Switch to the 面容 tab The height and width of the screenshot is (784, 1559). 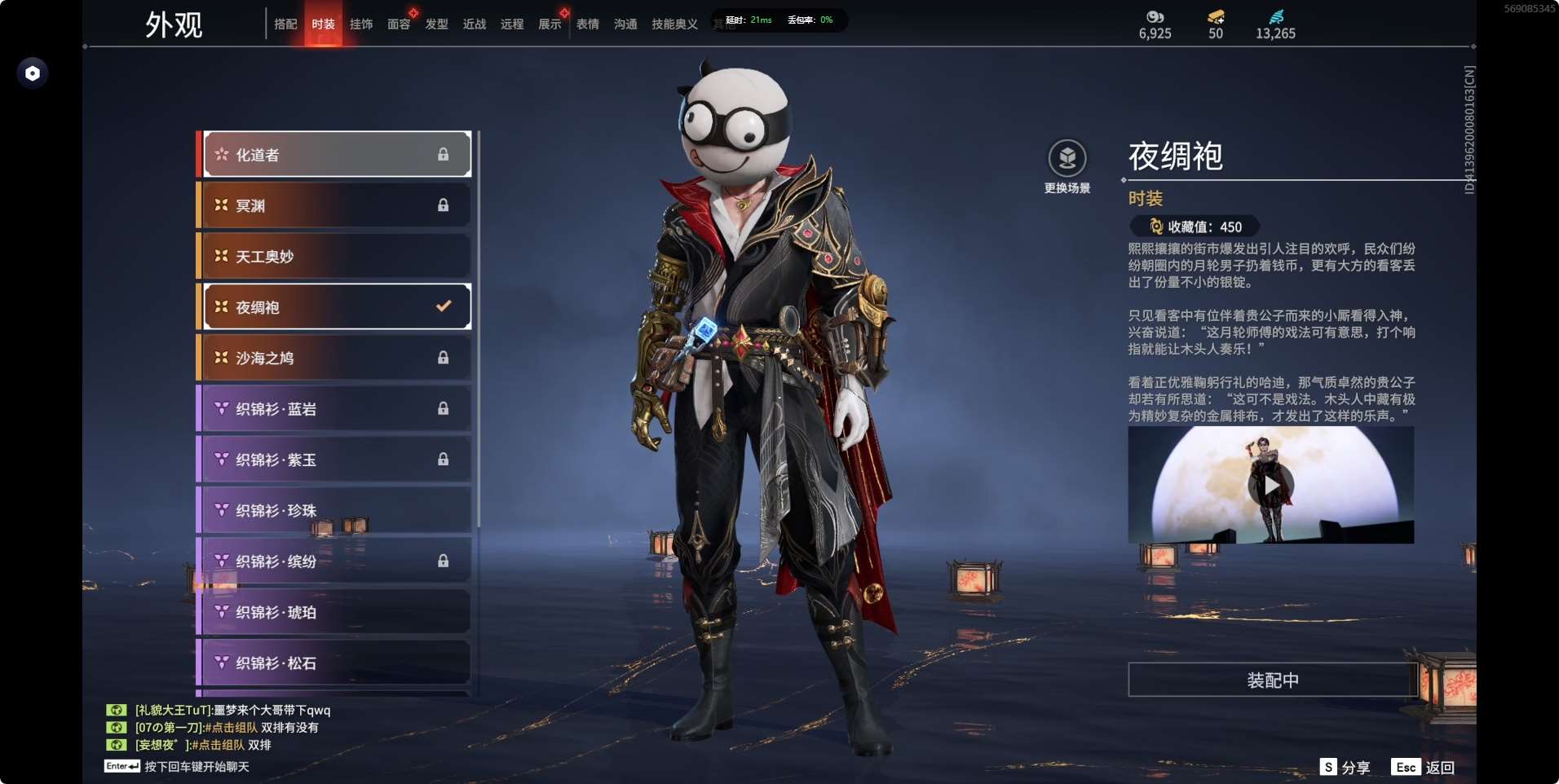399,24
